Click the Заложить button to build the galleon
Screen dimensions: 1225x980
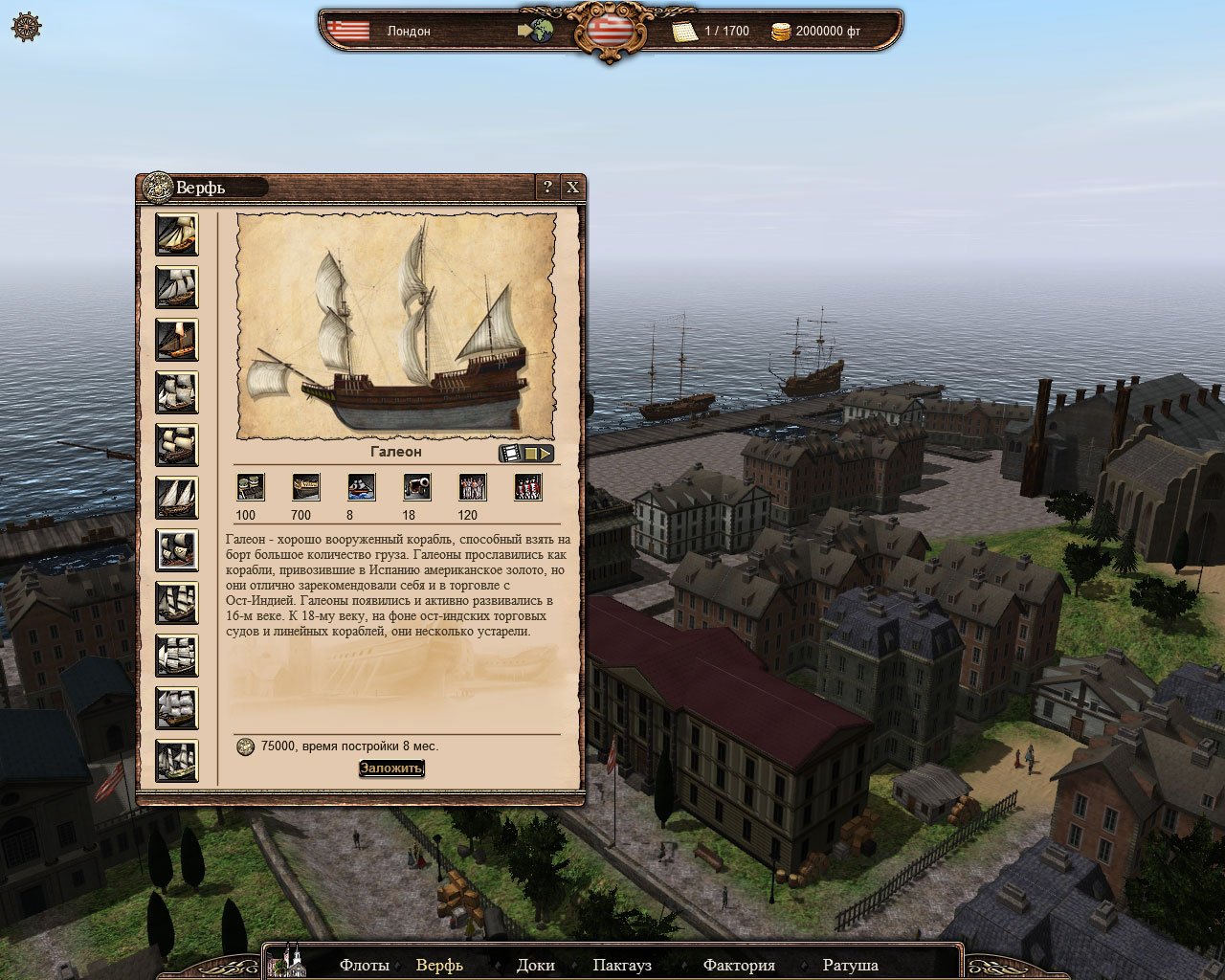(x=391, y=768)
